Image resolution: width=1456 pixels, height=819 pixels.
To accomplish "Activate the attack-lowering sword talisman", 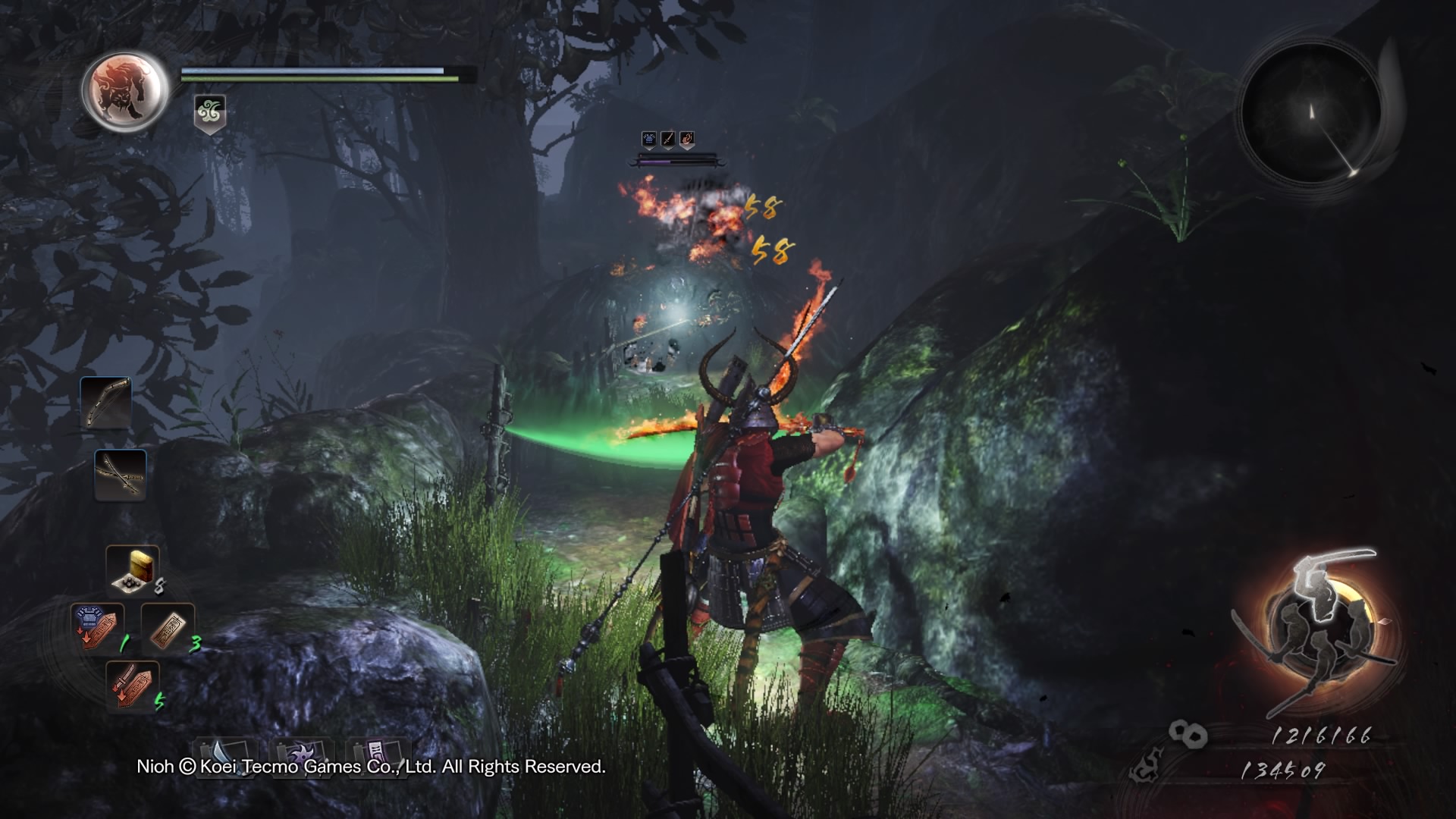I will click(132, 685).
